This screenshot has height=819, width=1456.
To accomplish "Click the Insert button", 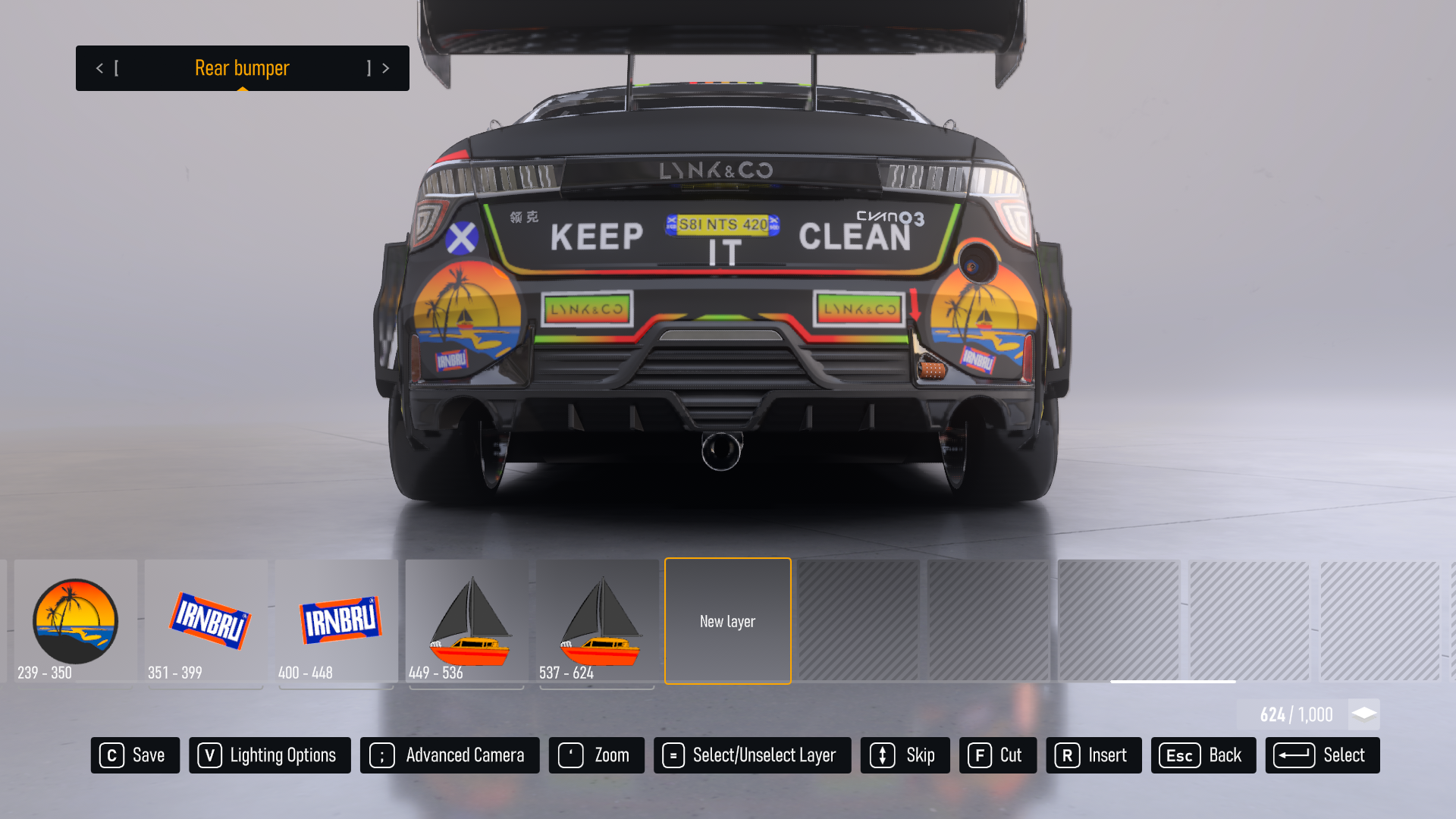I will tap(1094, 755).
